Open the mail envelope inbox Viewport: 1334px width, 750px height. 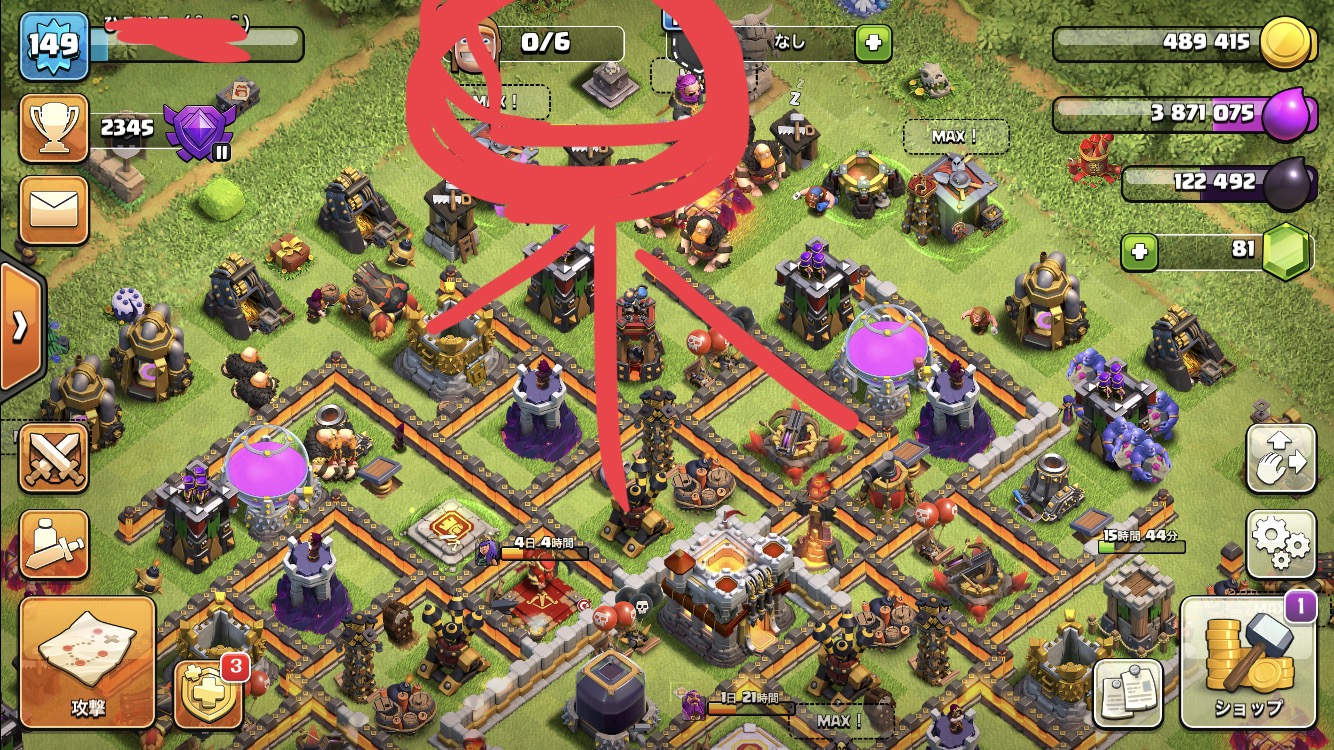(53, 209)
